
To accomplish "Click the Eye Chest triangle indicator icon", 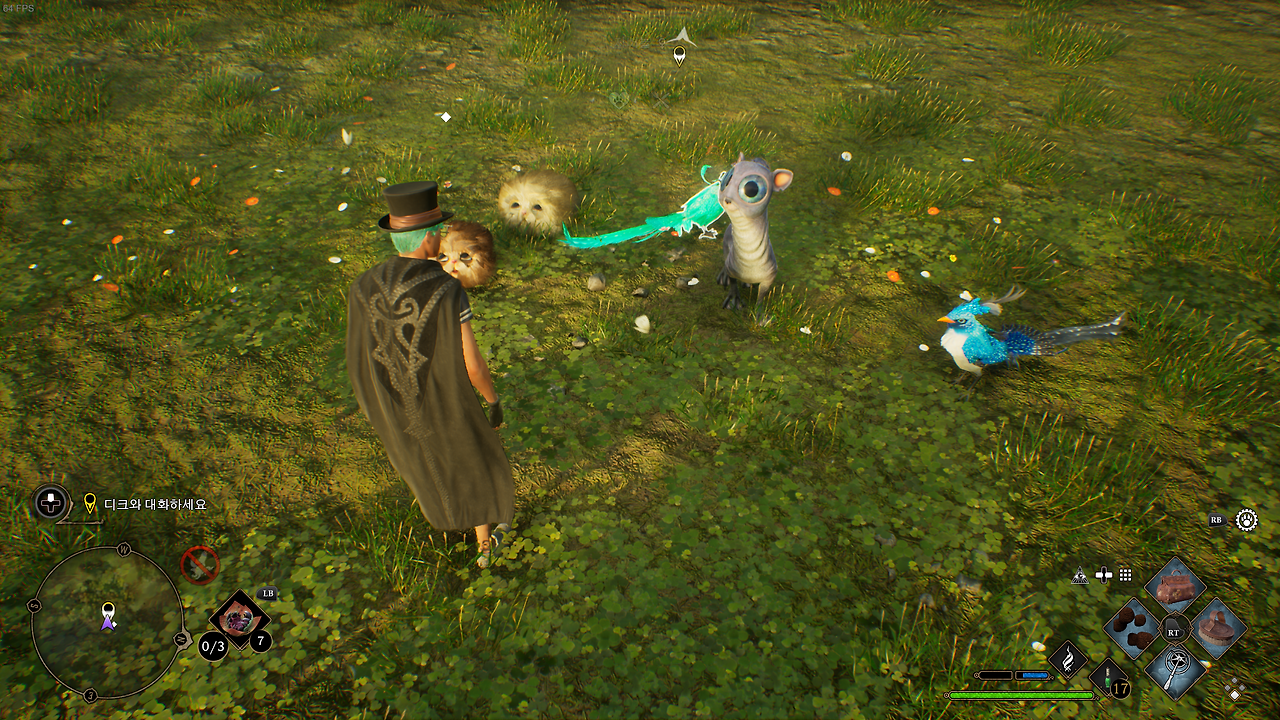I will click(x=1080, y=575).
